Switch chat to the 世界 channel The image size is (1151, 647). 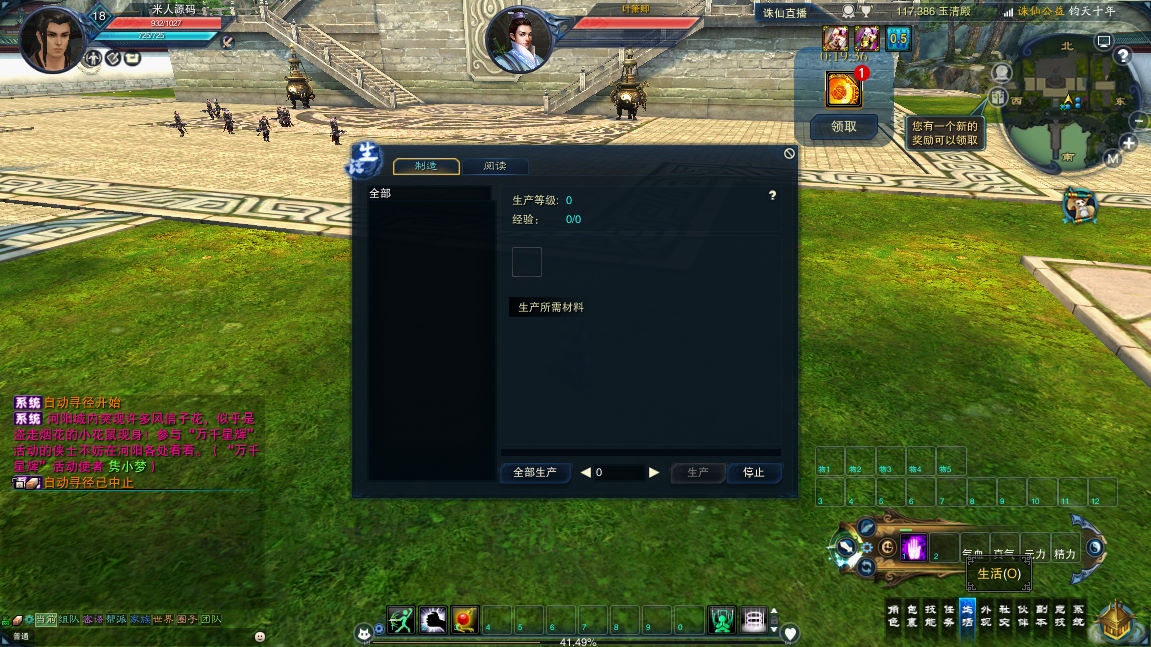pos(162,620)
